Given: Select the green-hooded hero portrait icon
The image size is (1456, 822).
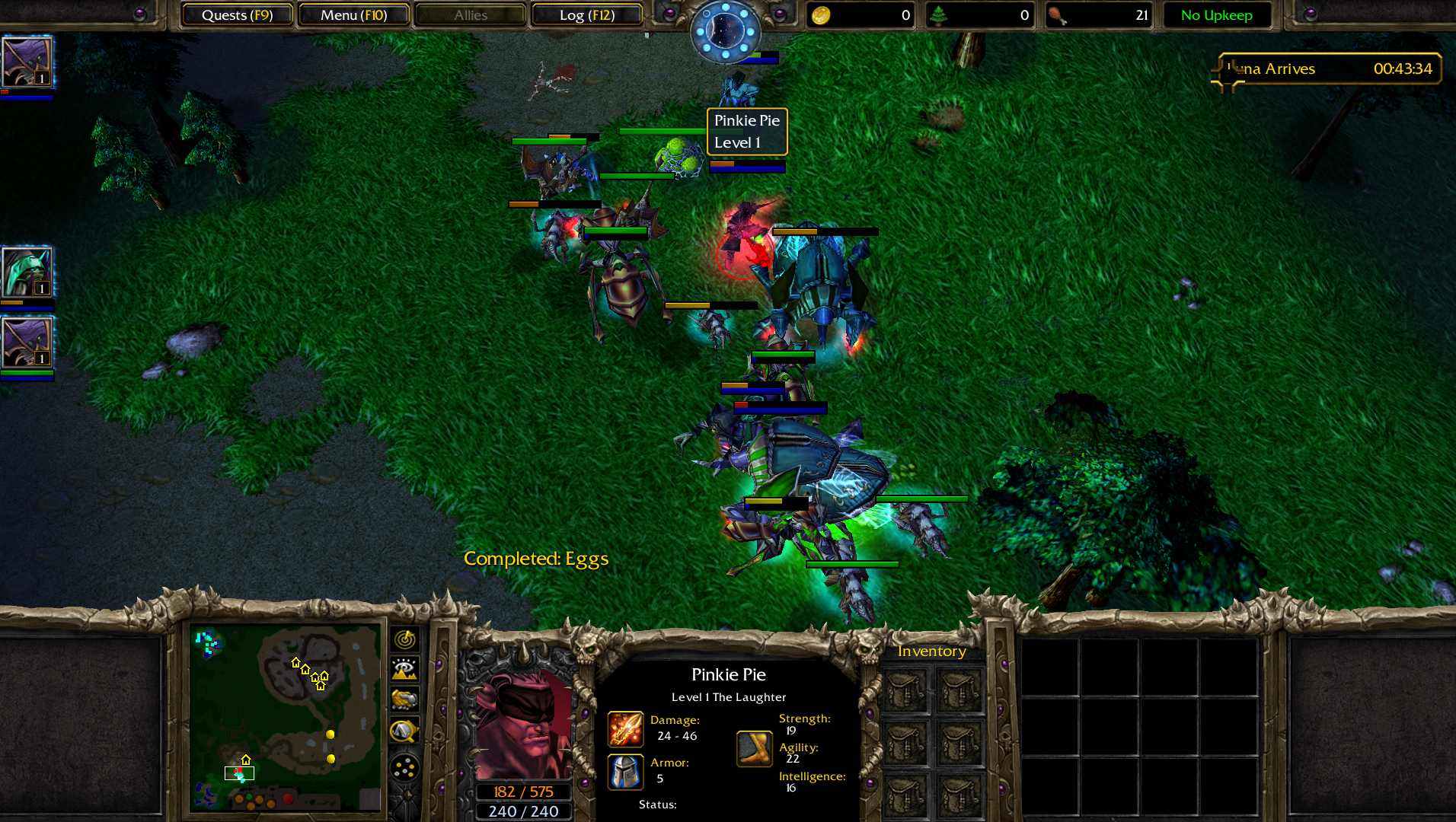Looking at the screenshot, I should click(x=27, y=272).
